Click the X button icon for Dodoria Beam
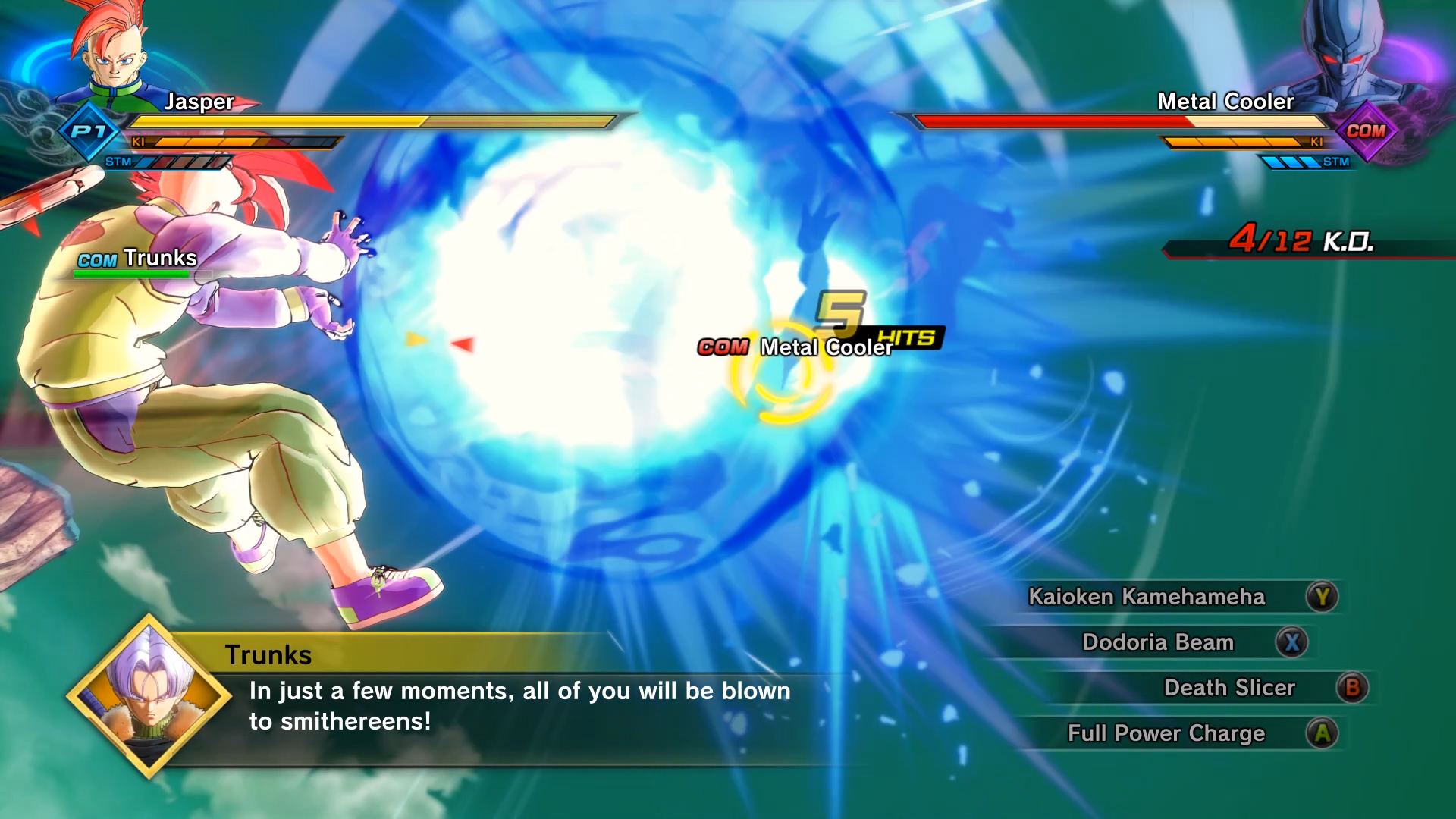The height and width of the screenshot is (819, 1456). click(1293, 642)
